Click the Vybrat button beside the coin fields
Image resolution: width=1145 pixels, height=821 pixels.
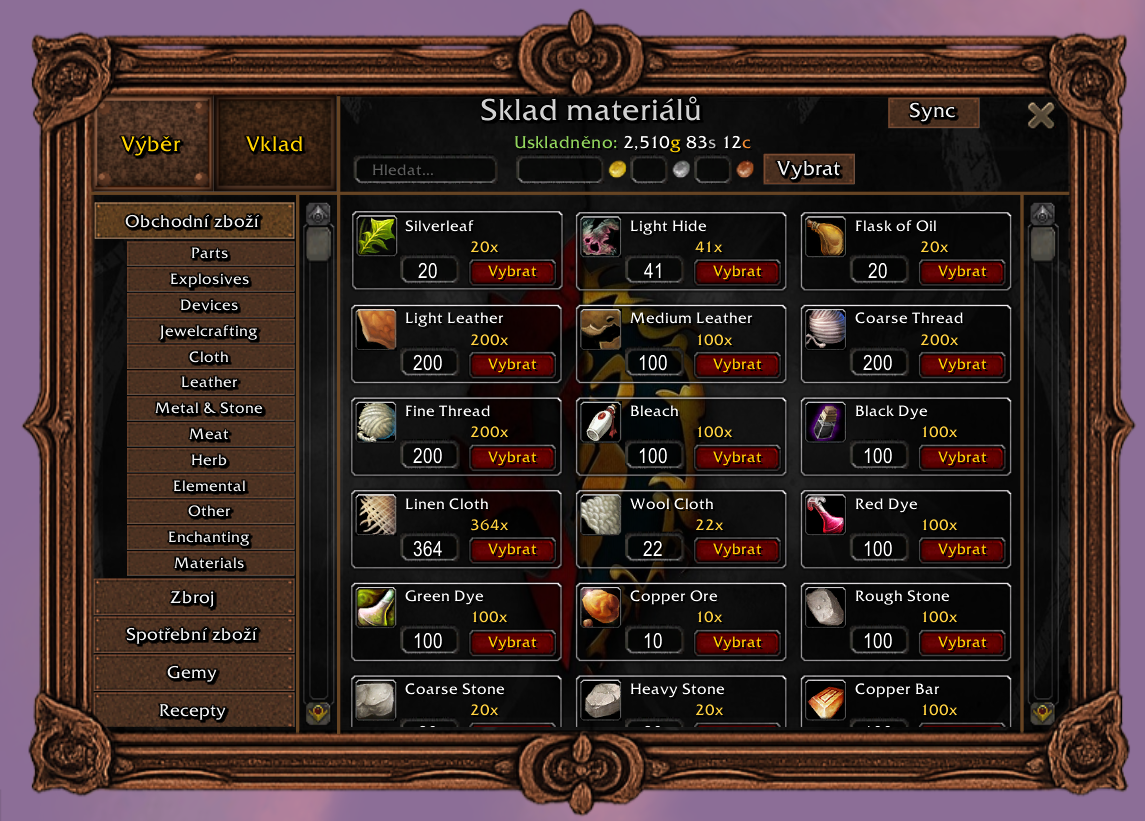(808, 169)
